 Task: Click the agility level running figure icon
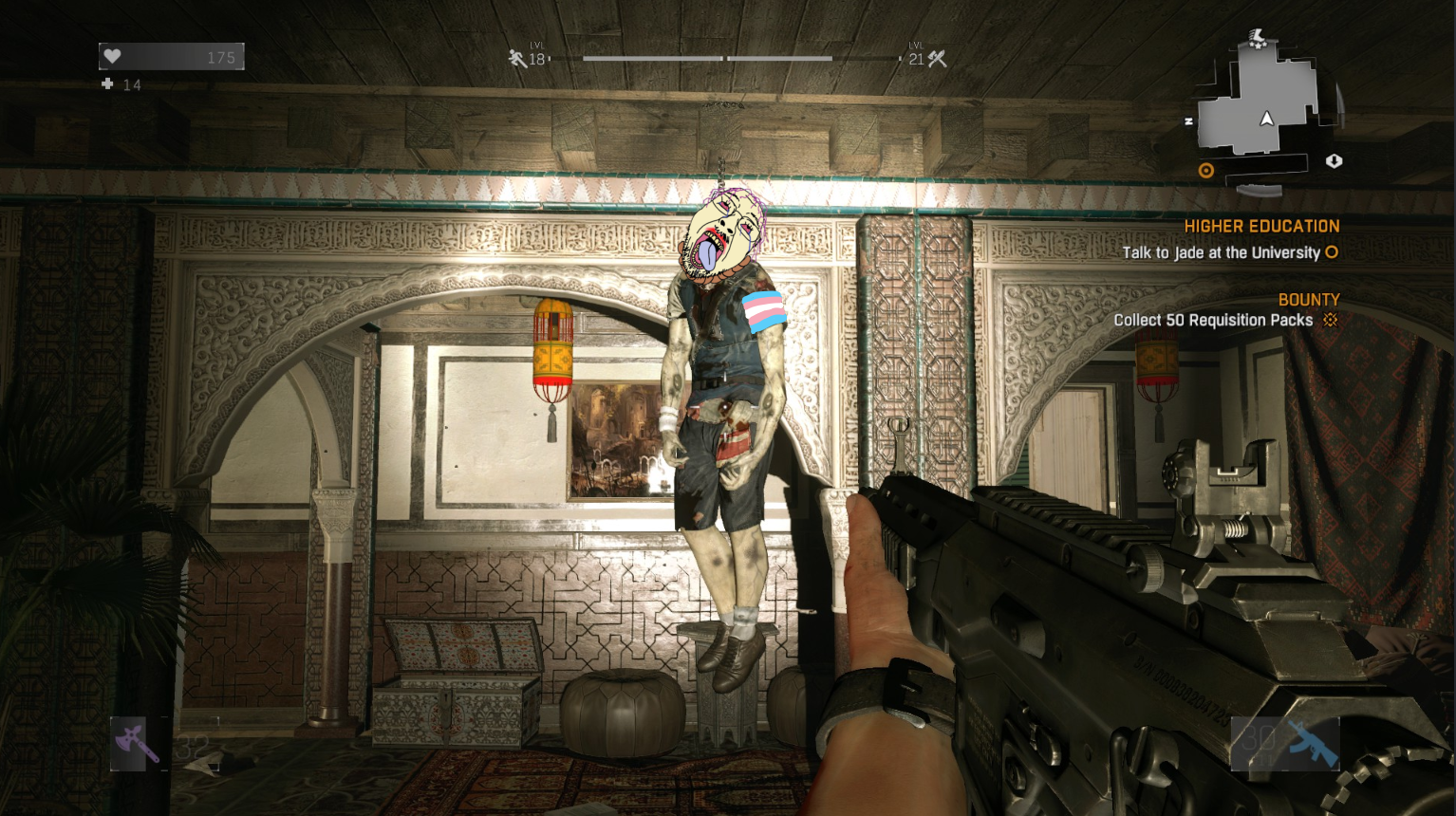(x=517, y=59)
